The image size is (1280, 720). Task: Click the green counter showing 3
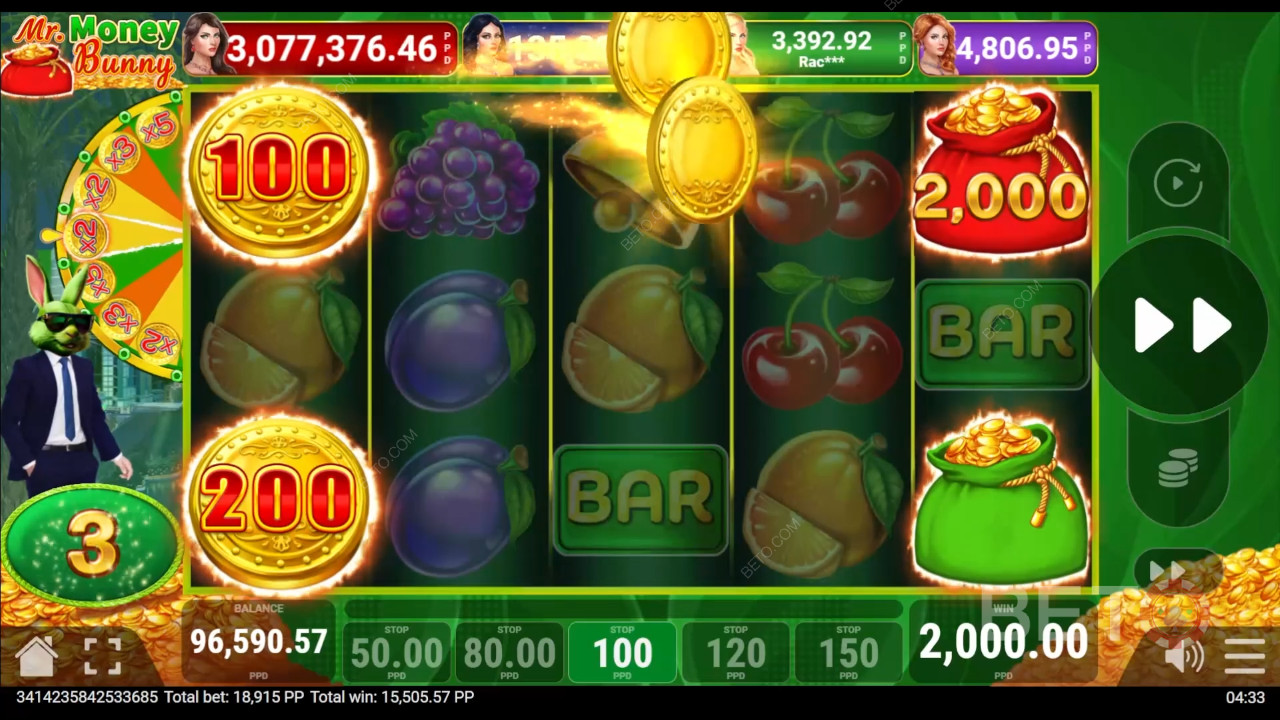pos(92,540)
